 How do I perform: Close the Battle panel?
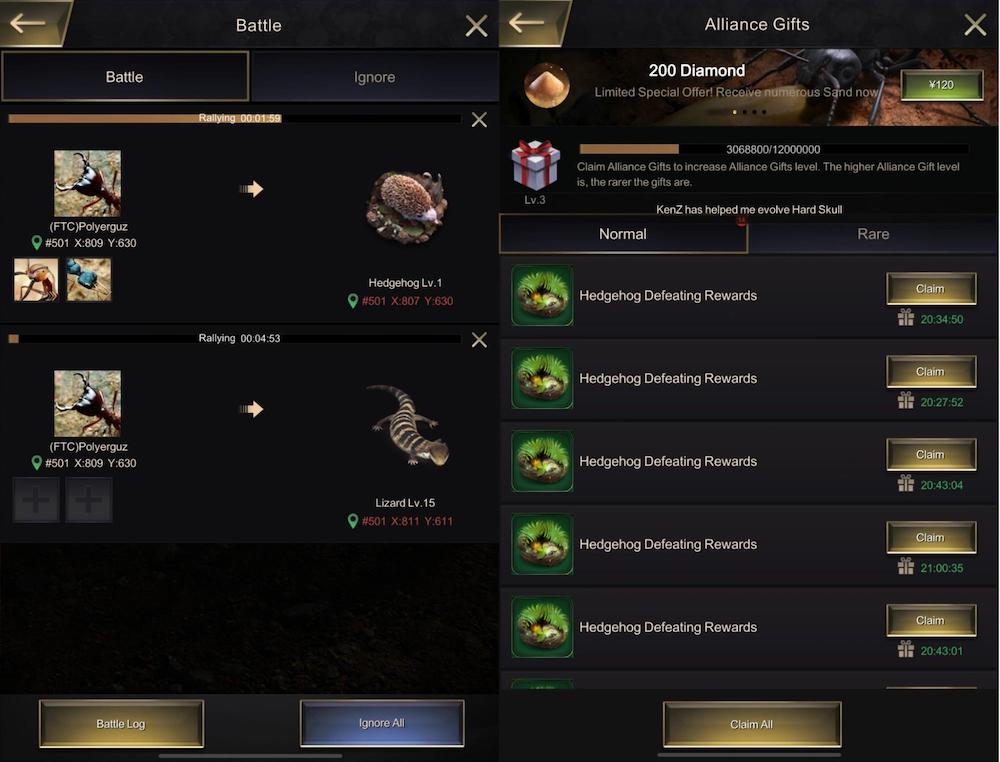pyautogui.click(x=477, y=26)
